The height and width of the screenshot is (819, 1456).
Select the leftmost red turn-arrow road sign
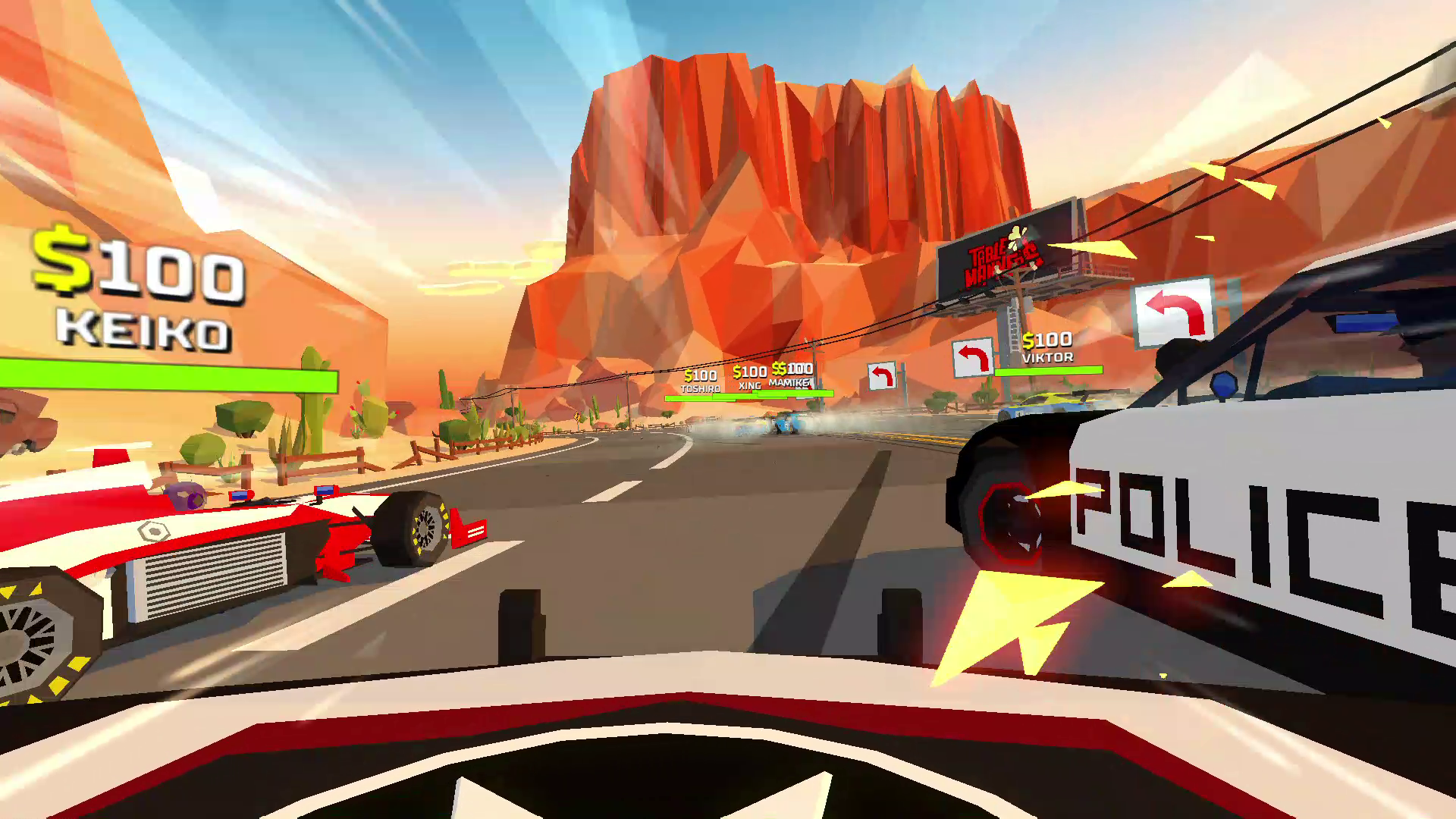coord(883,375)
